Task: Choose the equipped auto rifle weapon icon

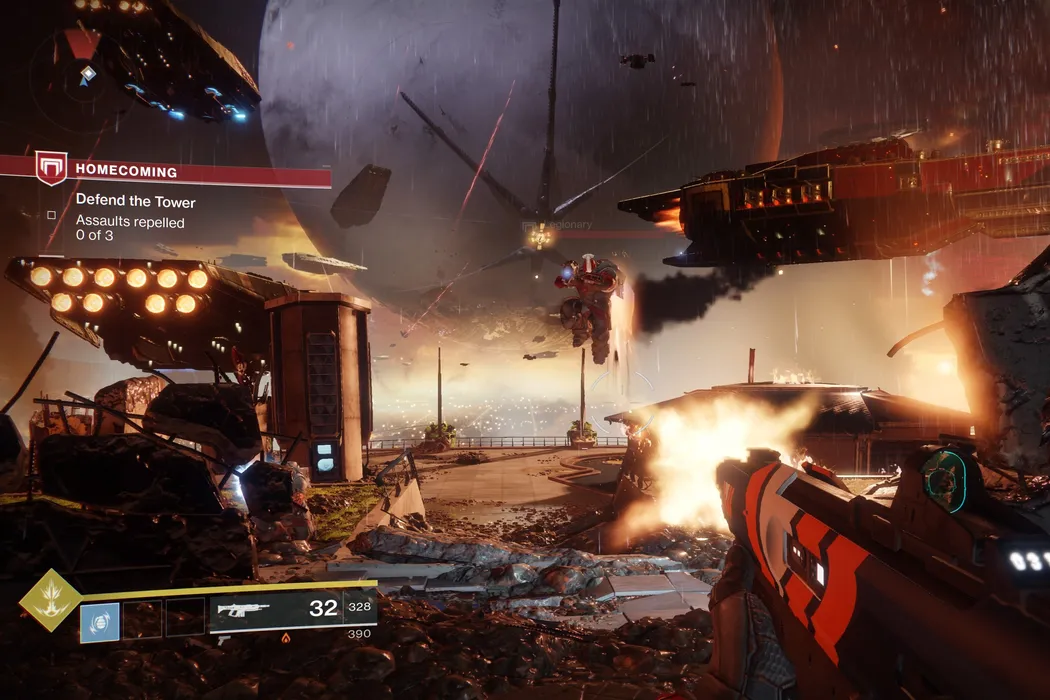Action: pyautogui.click(x=244, y=610)
